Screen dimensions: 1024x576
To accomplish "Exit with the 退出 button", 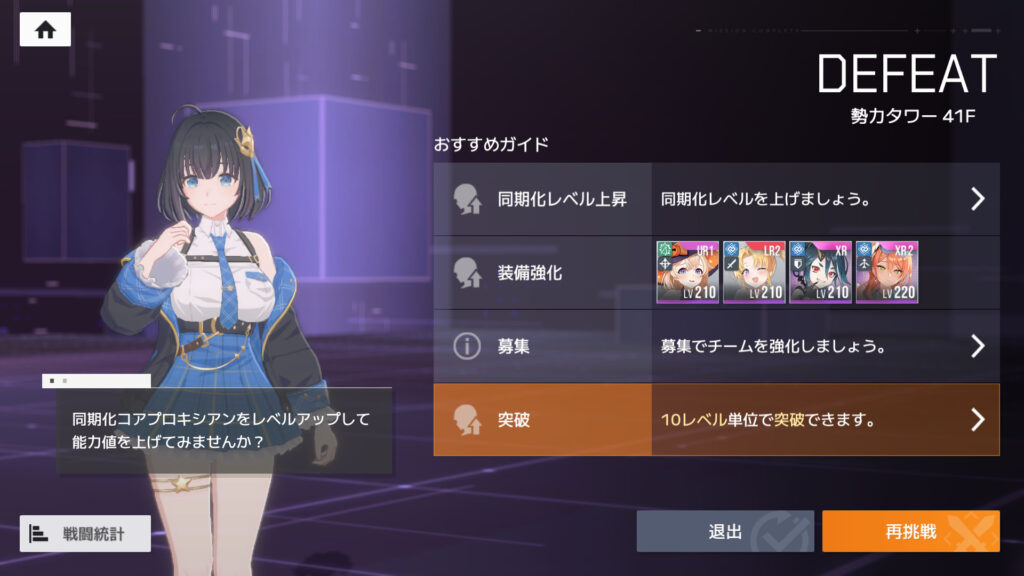I will coord(725,531).
